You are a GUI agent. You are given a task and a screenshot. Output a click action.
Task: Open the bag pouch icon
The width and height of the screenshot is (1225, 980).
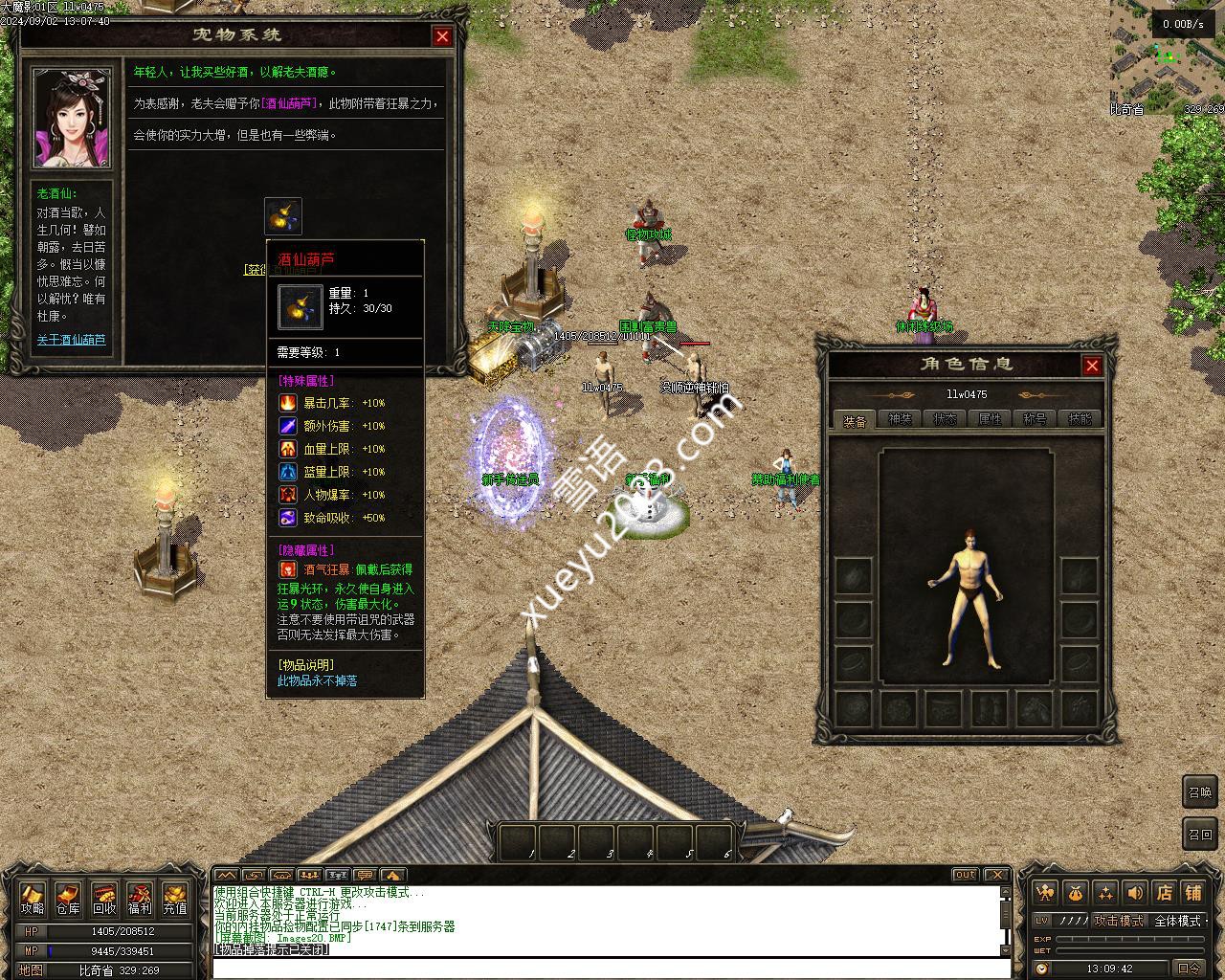1076,893
